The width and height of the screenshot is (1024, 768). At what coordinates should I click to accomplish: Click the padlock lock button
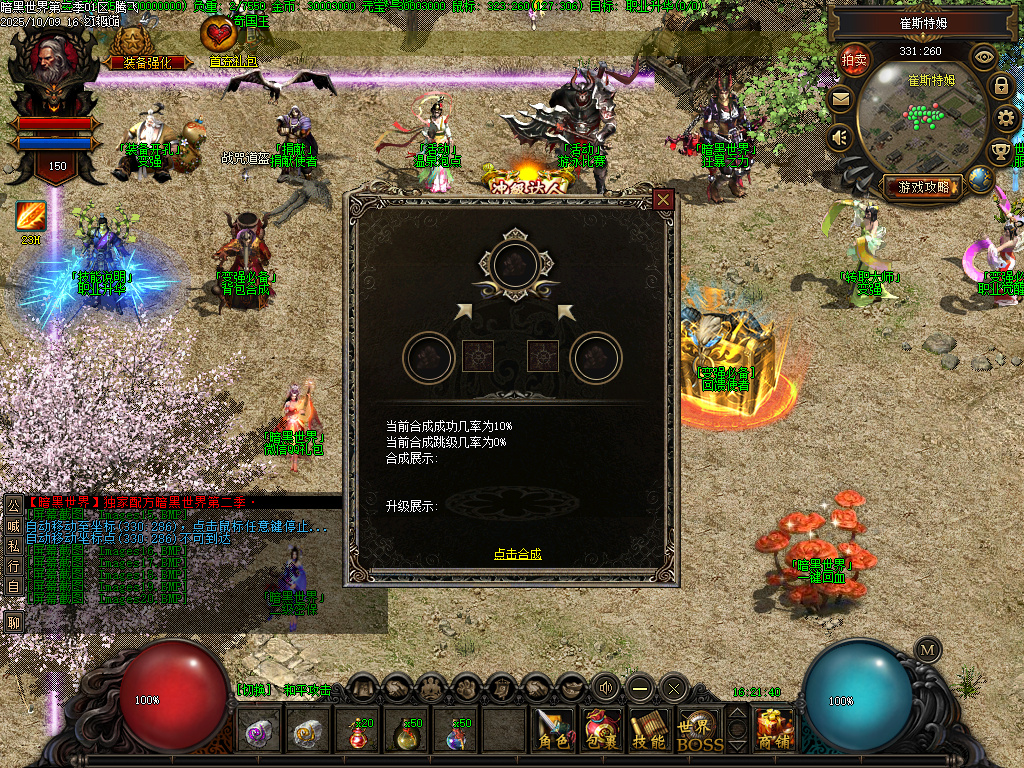1000,86
